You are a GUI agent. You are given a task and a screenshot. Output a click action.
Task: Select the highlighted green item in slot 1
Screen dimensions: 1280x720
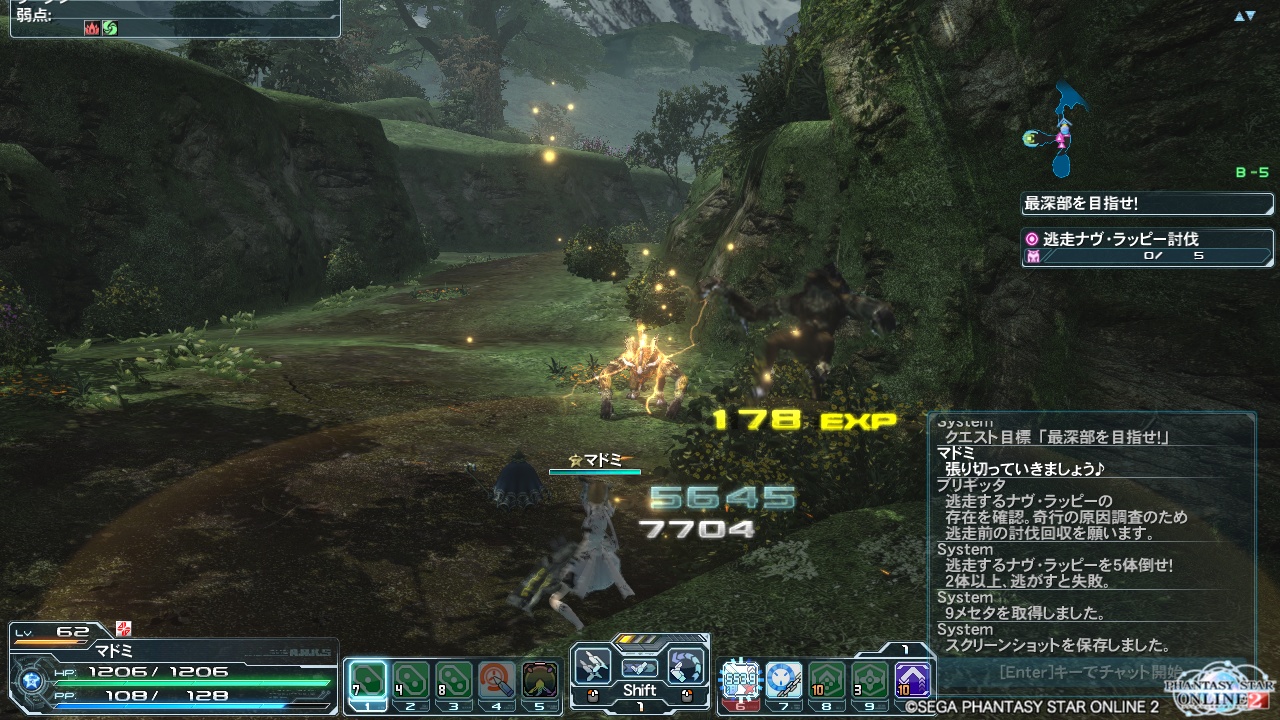pos(368,680)
